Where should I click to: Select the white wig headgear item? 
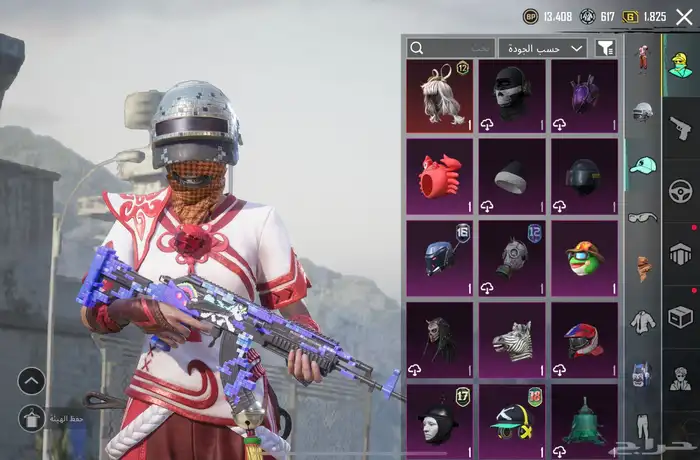[x=439, y=95]
